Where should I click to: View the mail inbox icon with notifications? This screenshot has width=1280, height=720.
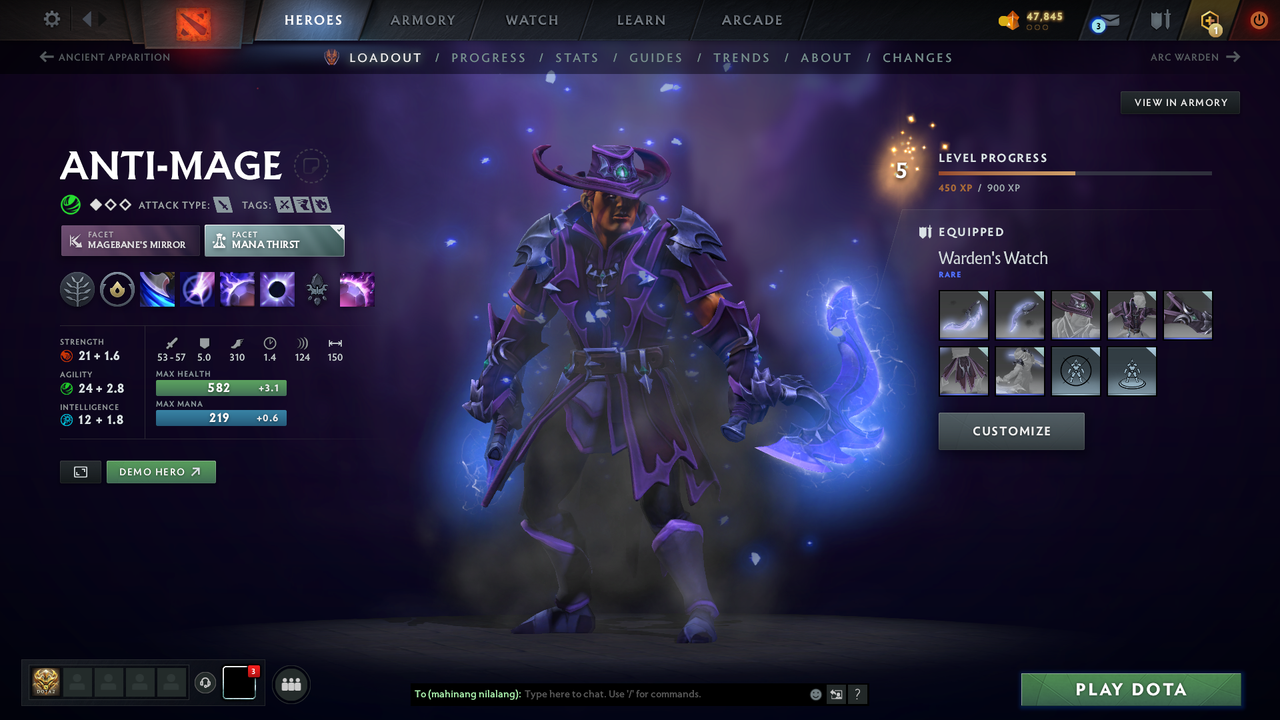click(1104, 20)
